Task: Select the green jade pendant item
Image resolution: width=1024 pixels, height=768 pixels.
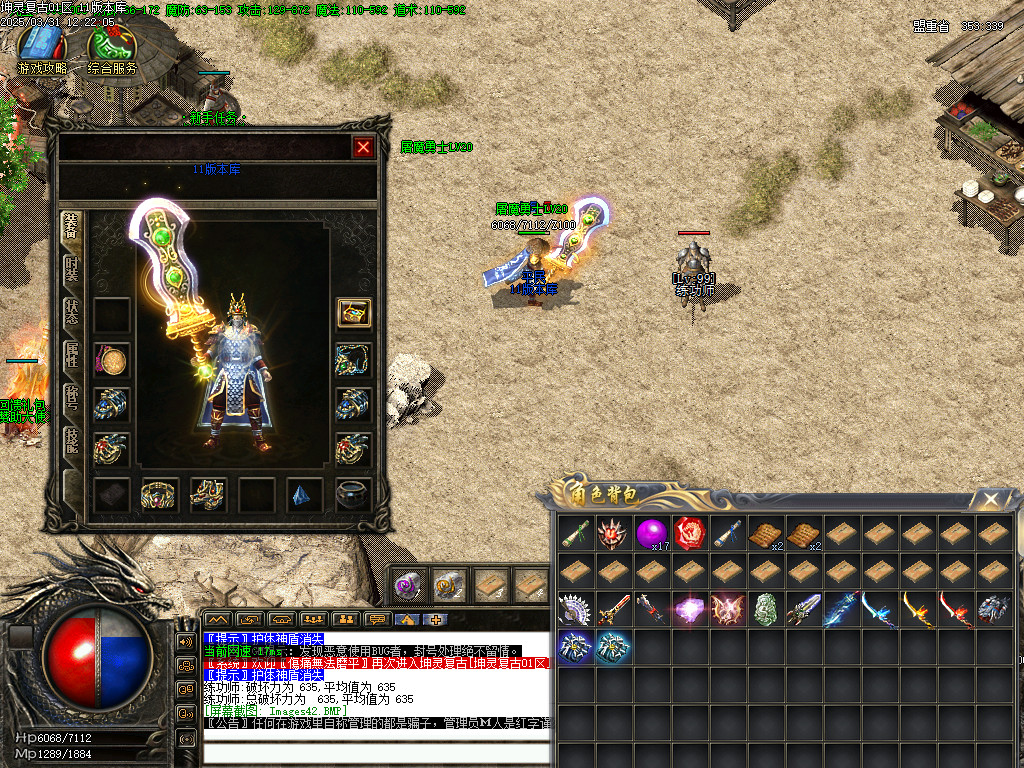Action: click(x=766, y=609)
